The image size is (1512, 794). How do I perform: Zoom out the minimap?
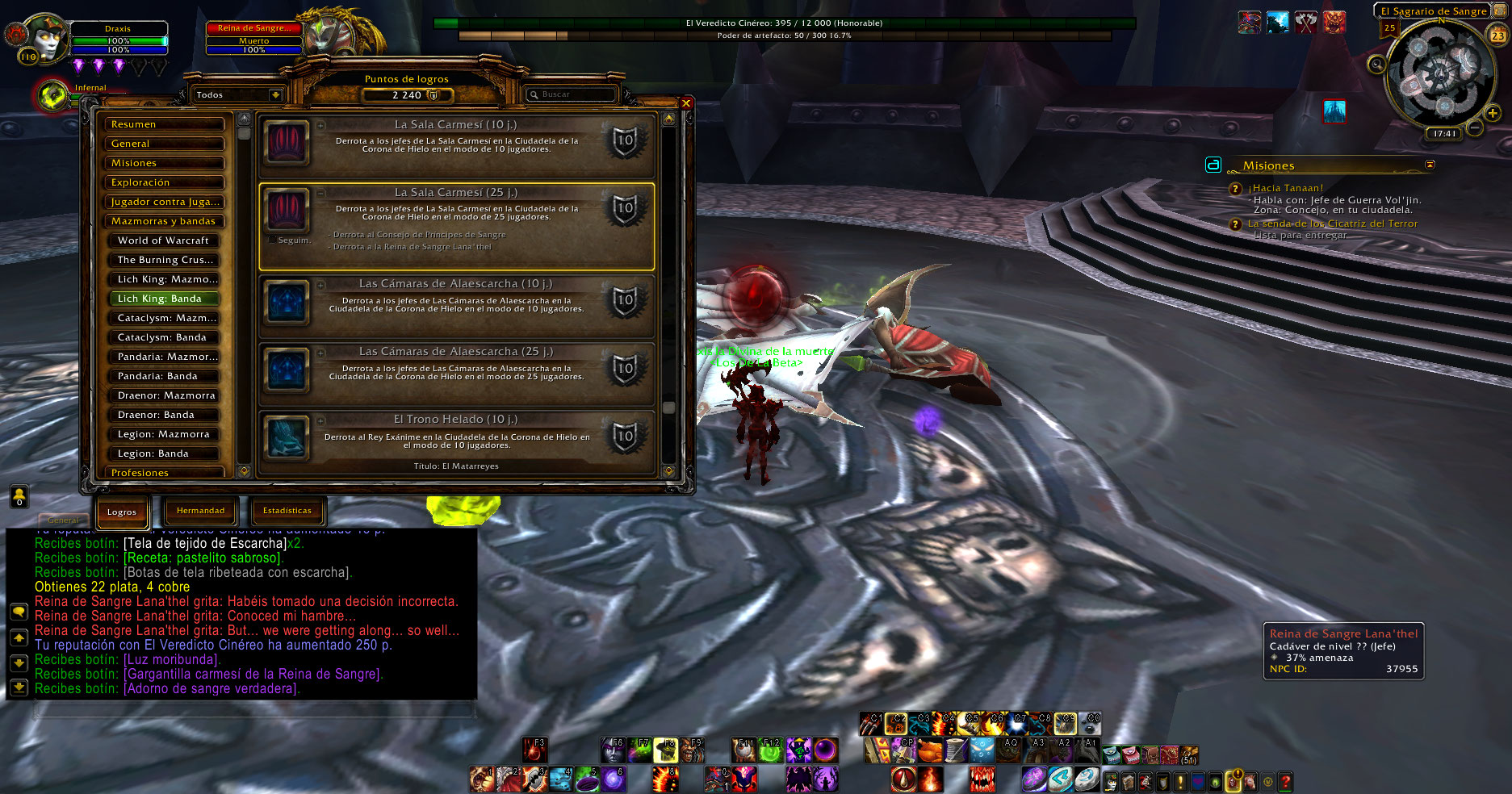[x=1474, y=127]
